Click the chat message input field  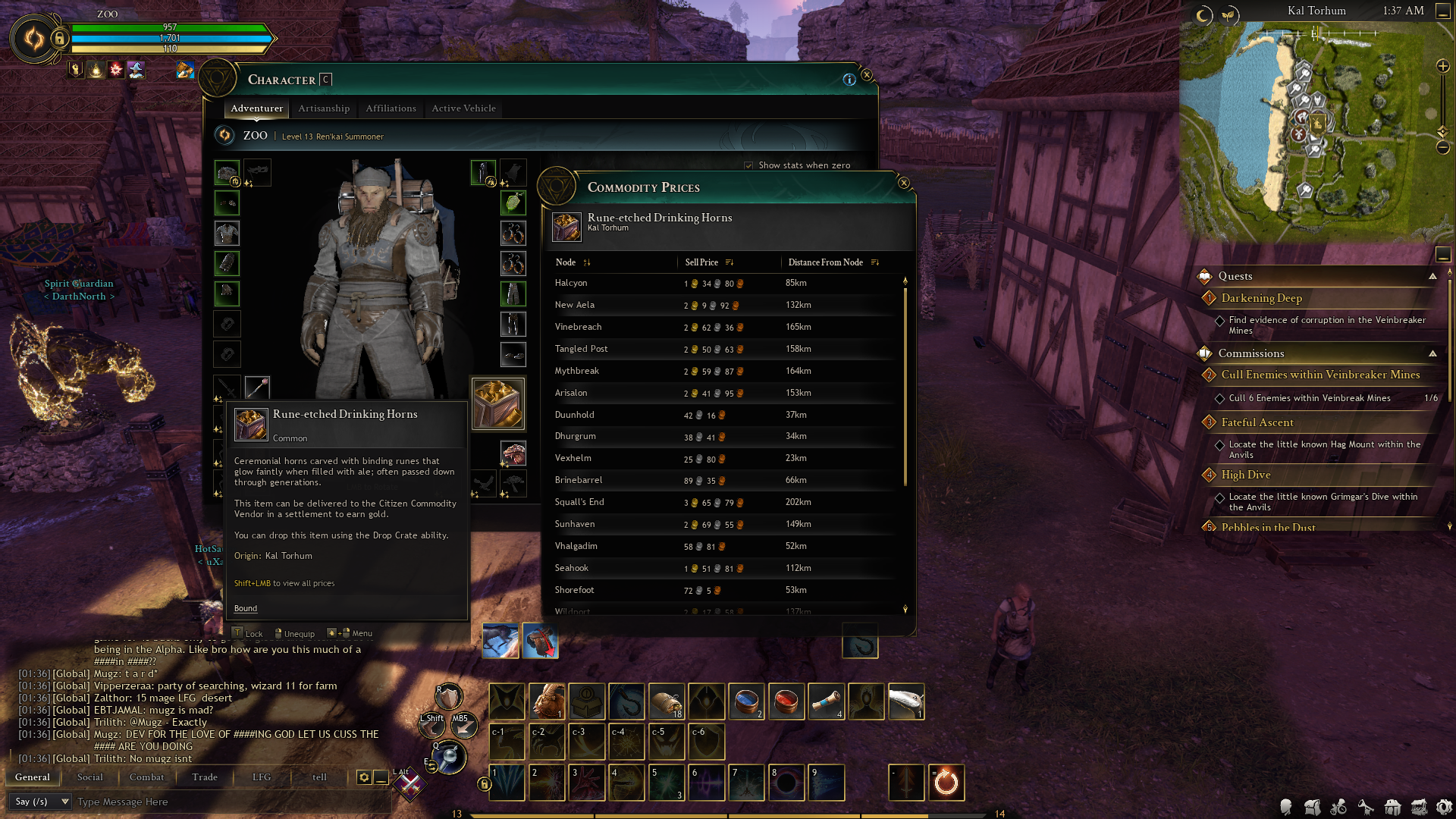pos(227,802)
